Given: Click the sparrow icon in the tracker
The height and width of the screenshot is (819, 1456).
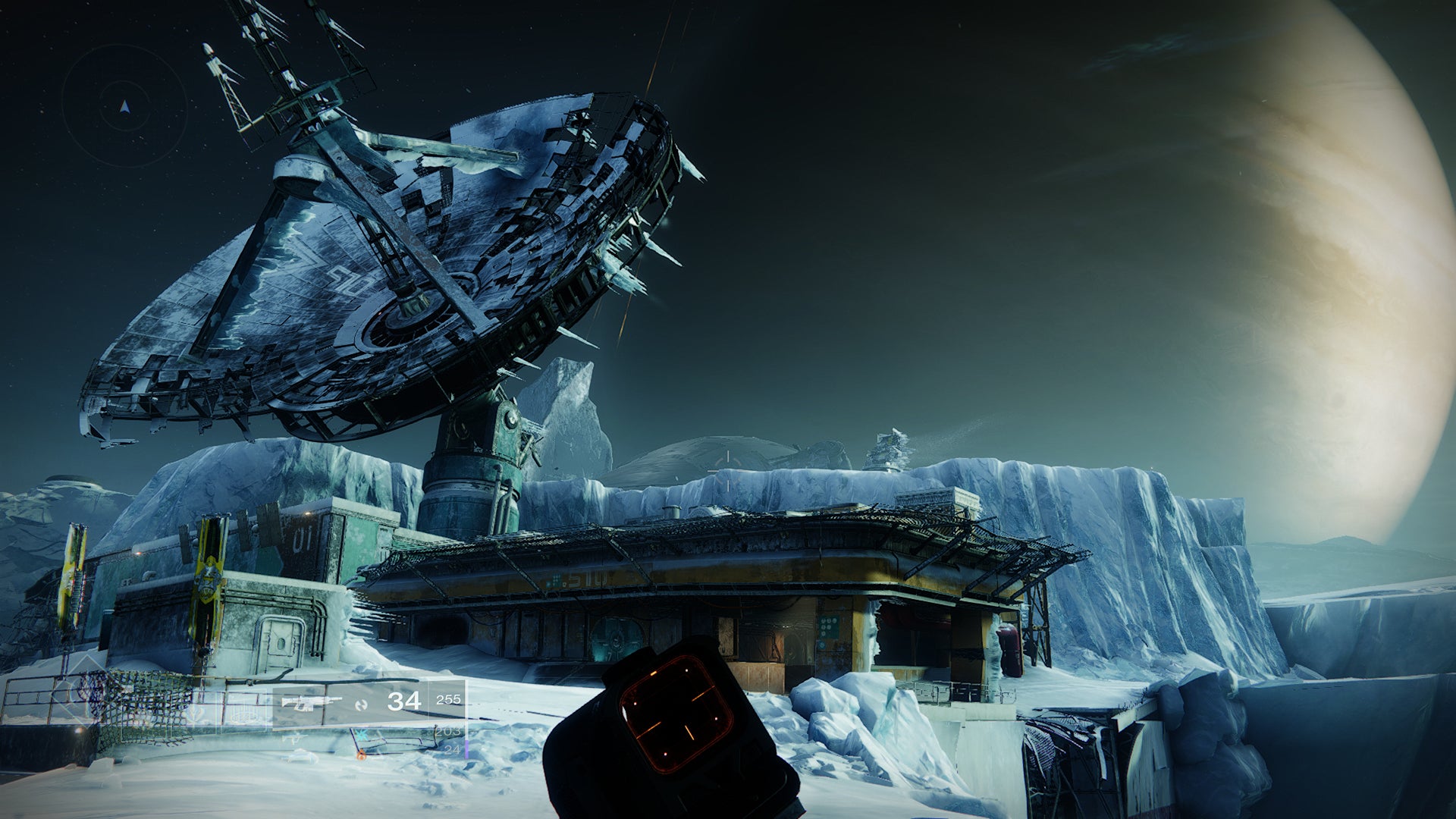Looking at the screenshot, I should [294, 739].
